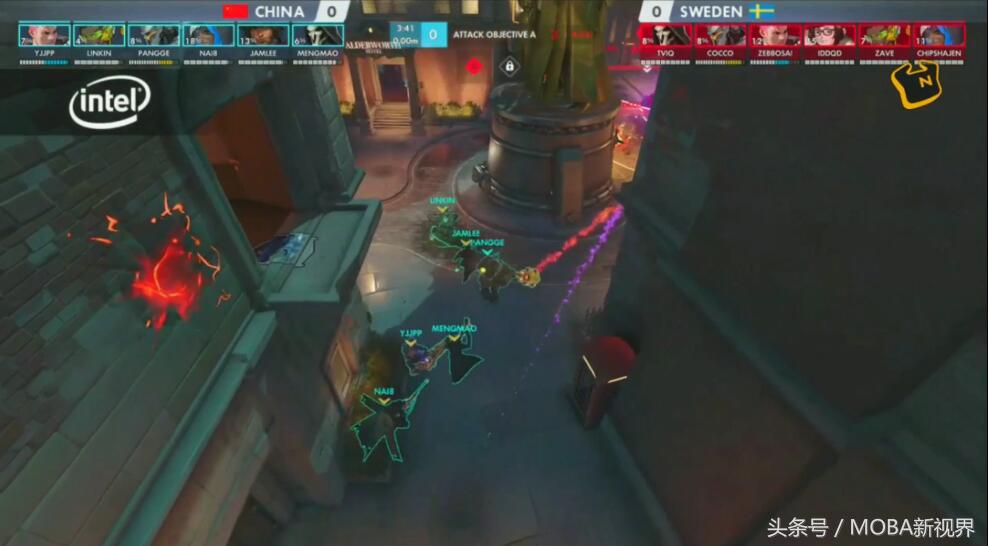The width and height of the screenshot is (988, 546).
Task: Choose COCCO's player portrait
Action: point(720,36)
